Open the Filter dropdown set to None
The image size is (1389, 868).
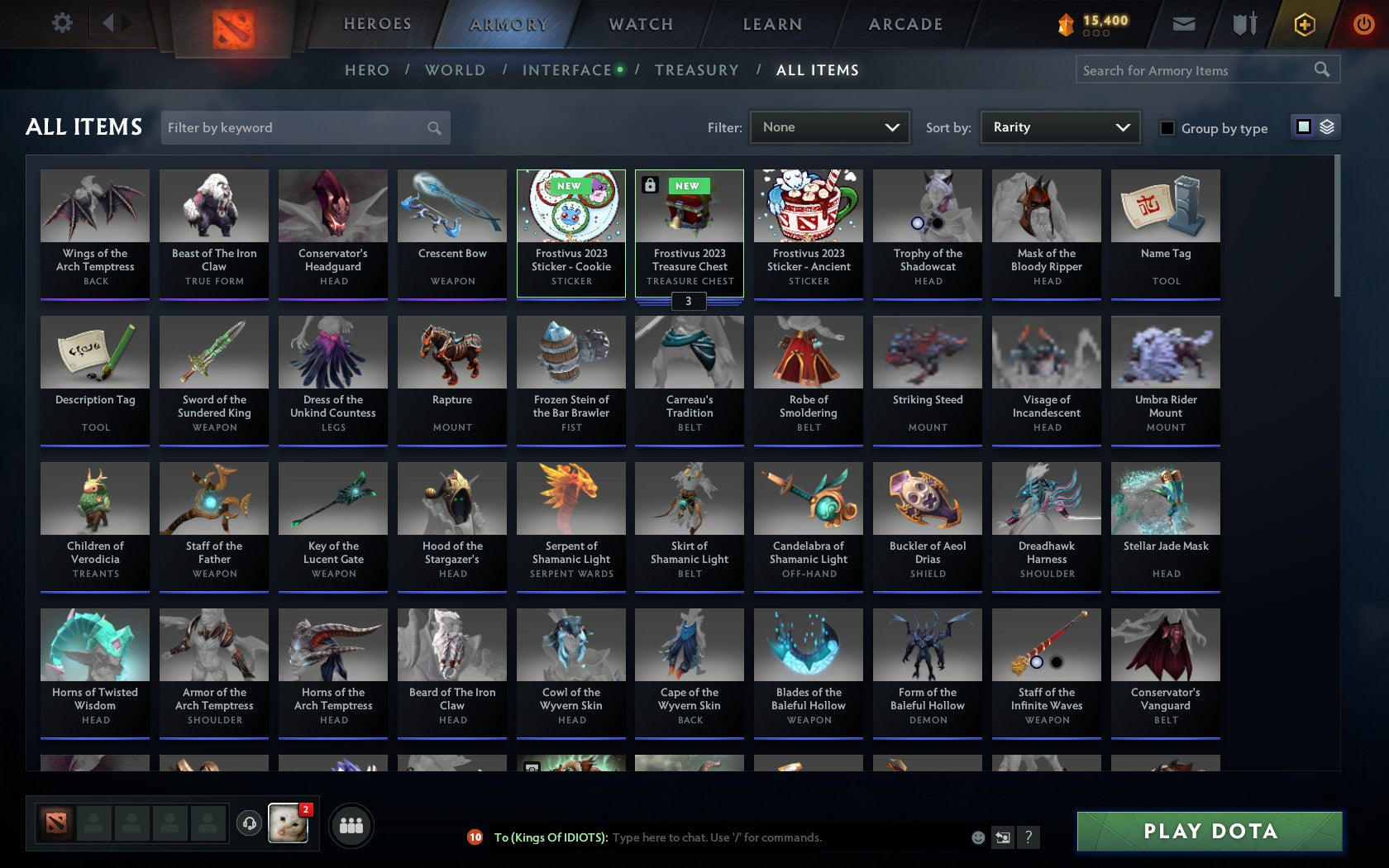(828, 126)
